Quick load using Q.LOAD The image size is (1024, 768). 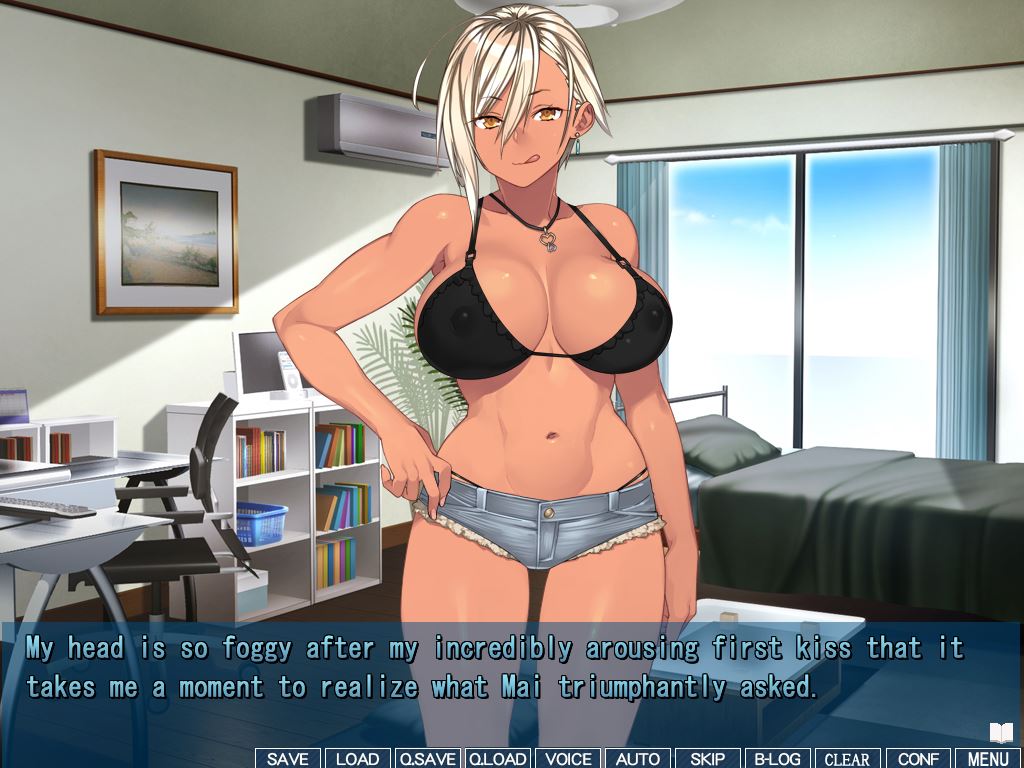click(498, 759)
